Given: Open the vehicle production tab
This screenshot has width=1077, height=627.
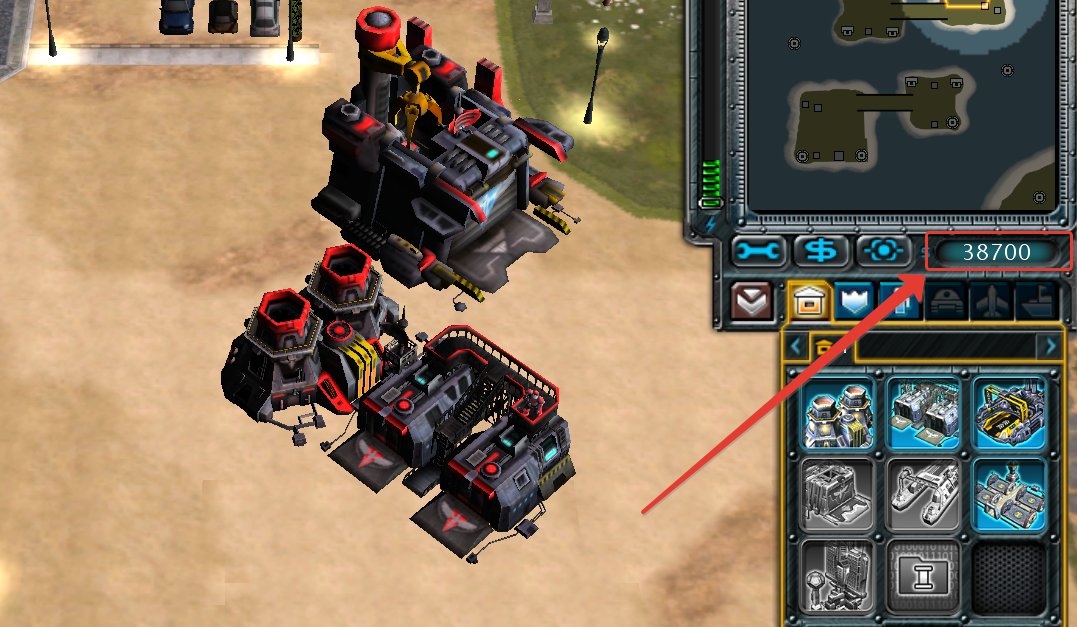Looking at the screenshot, I should click(945, 301).
